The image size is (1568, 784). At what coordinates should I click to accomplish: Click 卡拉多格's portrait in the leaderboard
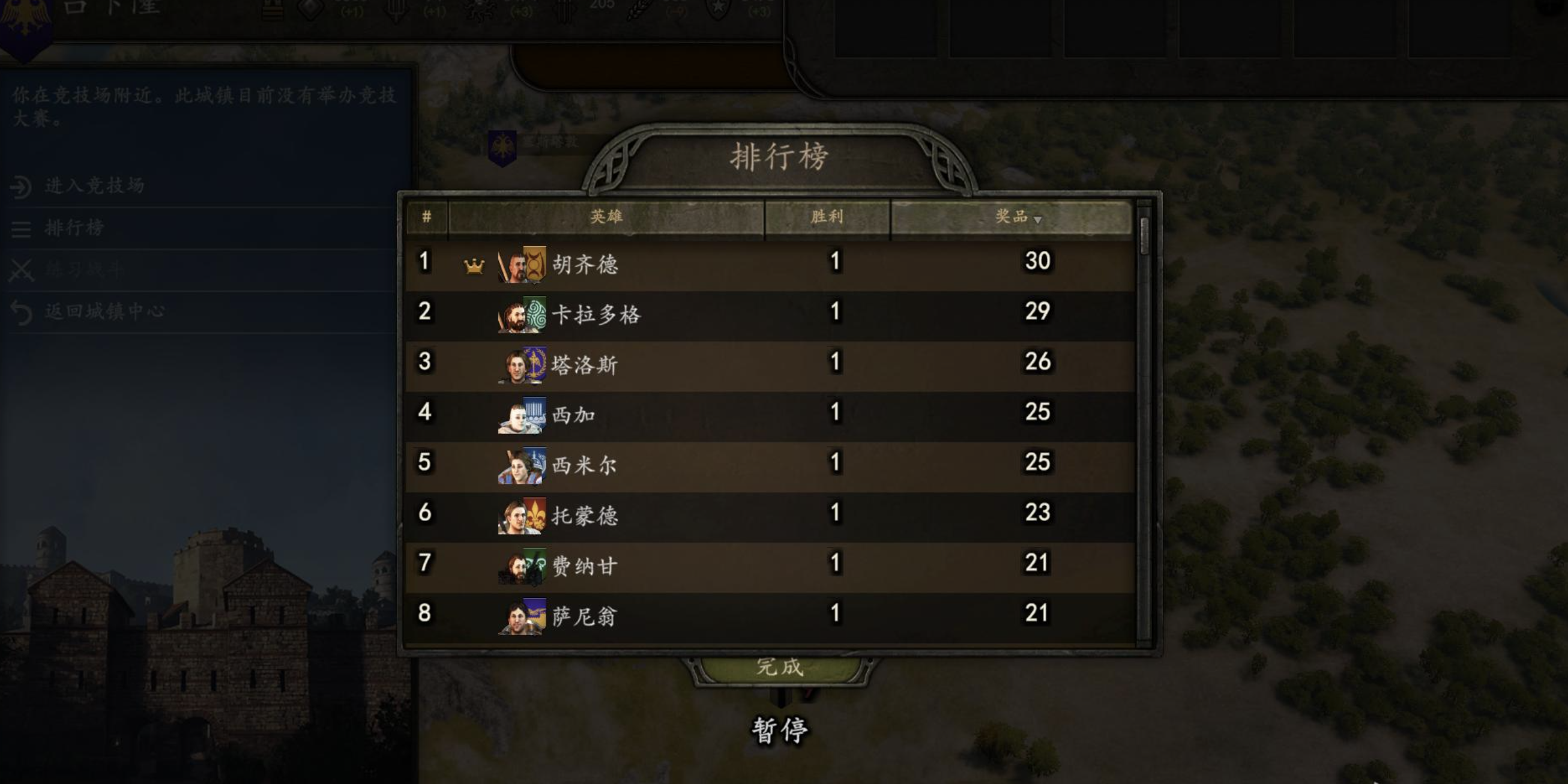tap(520, 313)
